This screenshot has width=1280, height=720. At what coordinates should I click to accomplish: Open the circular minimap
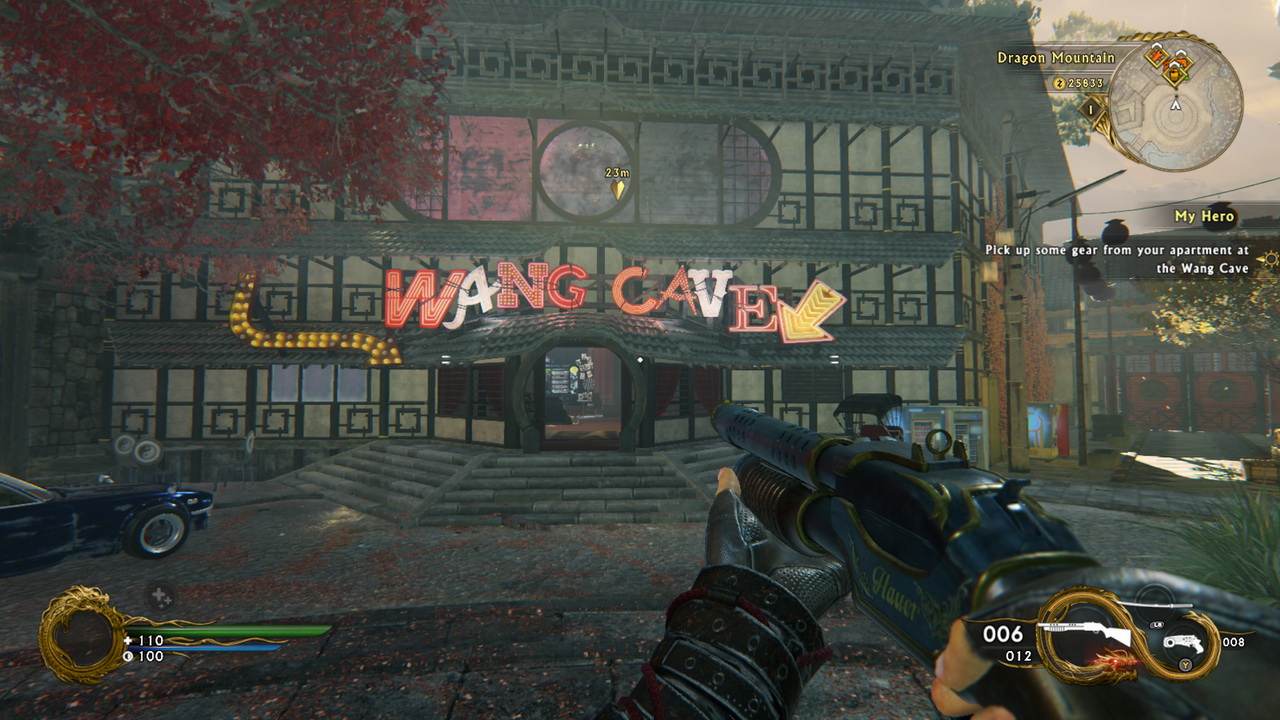coord(1177,102)
